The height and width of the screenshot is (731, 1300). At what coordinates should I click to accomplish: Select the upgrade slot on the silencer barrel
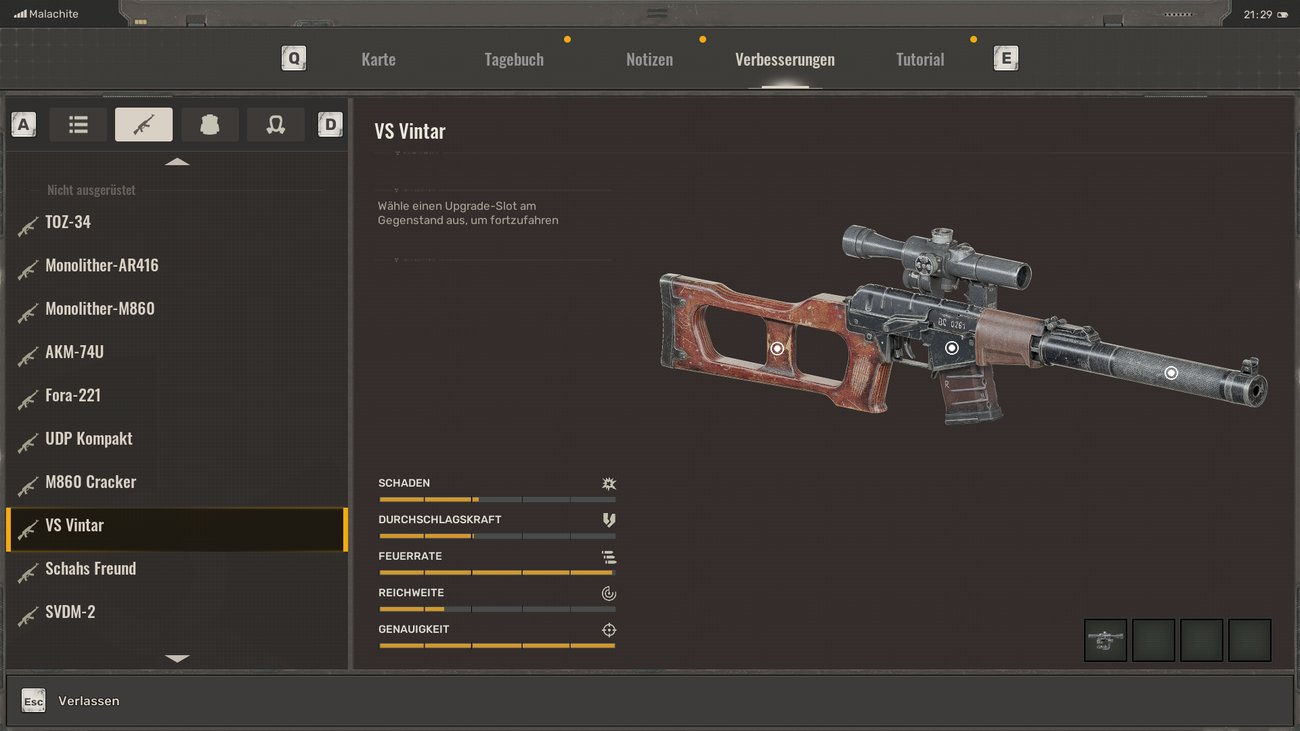click(1171, 371)
